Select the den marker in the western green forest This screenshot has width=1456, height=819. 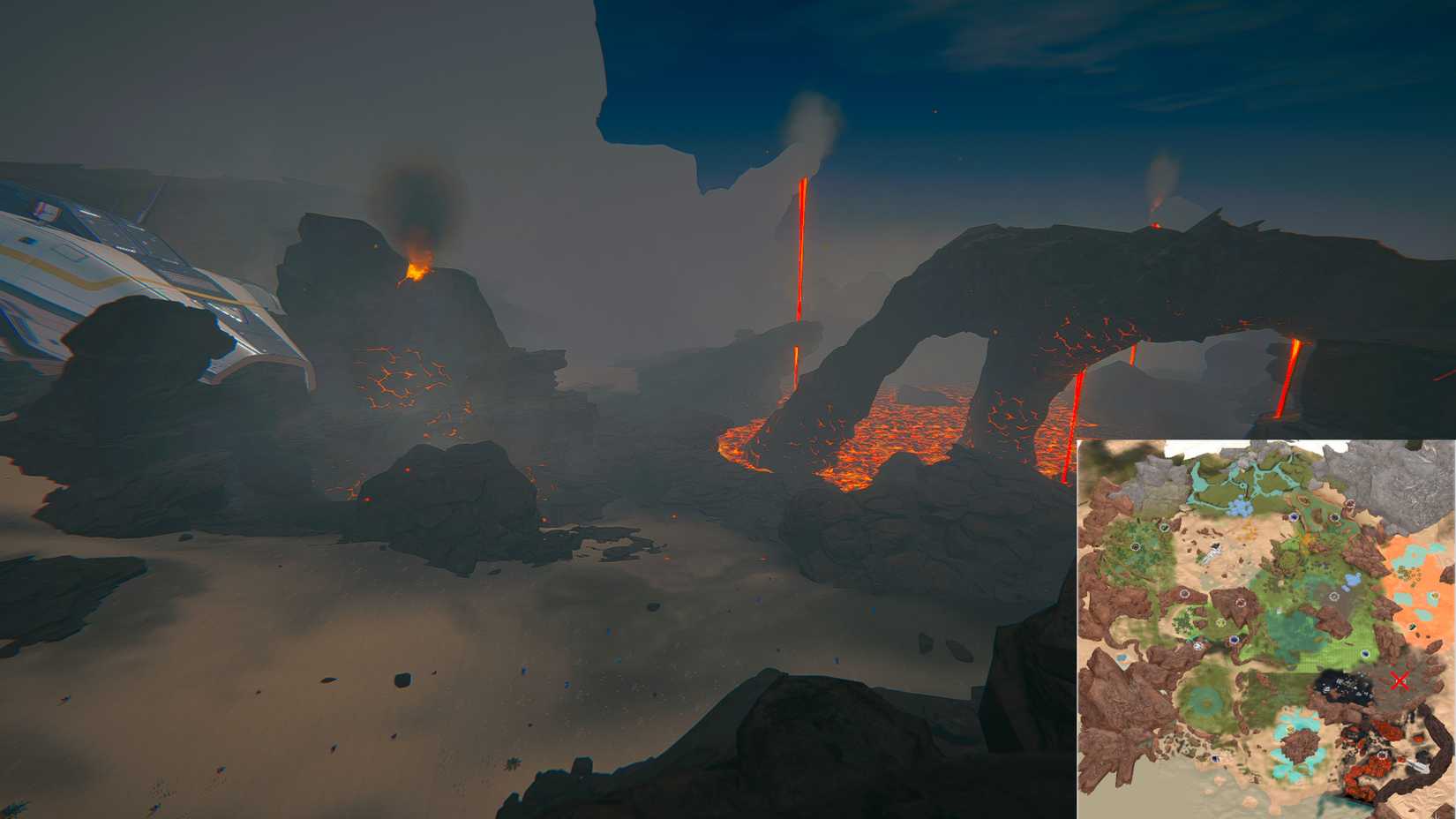(1135, 545)
